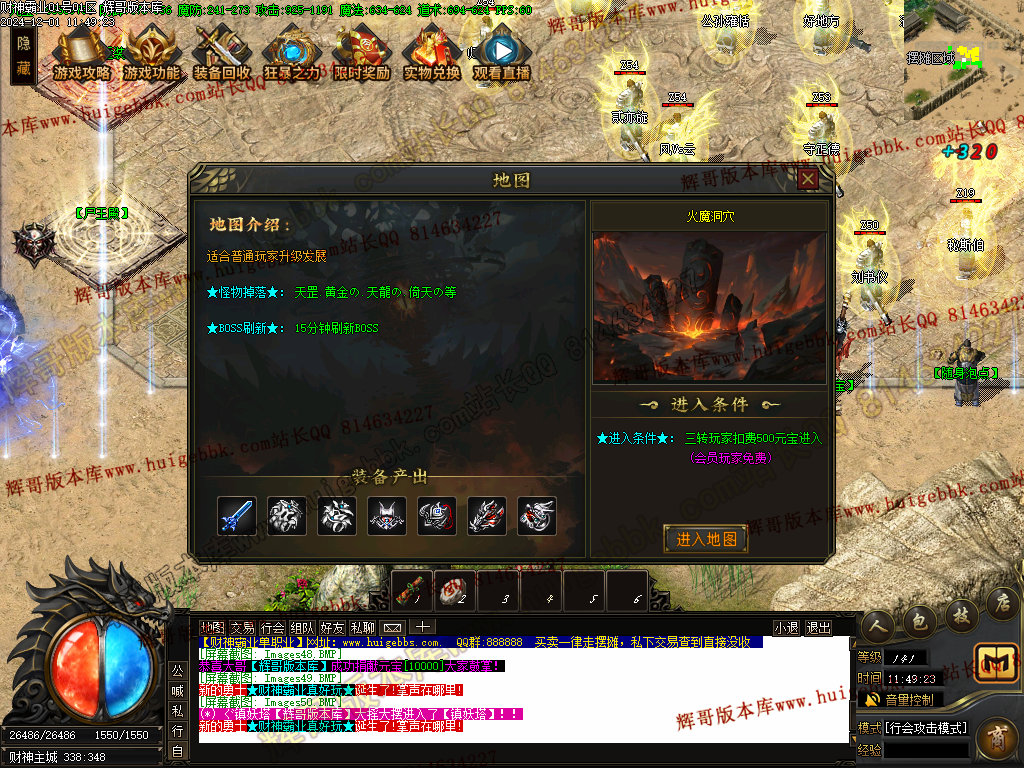Screen dimensions: 1024x768
Task: Toggle the 隐藏 hide button
Action: point(24,55)
